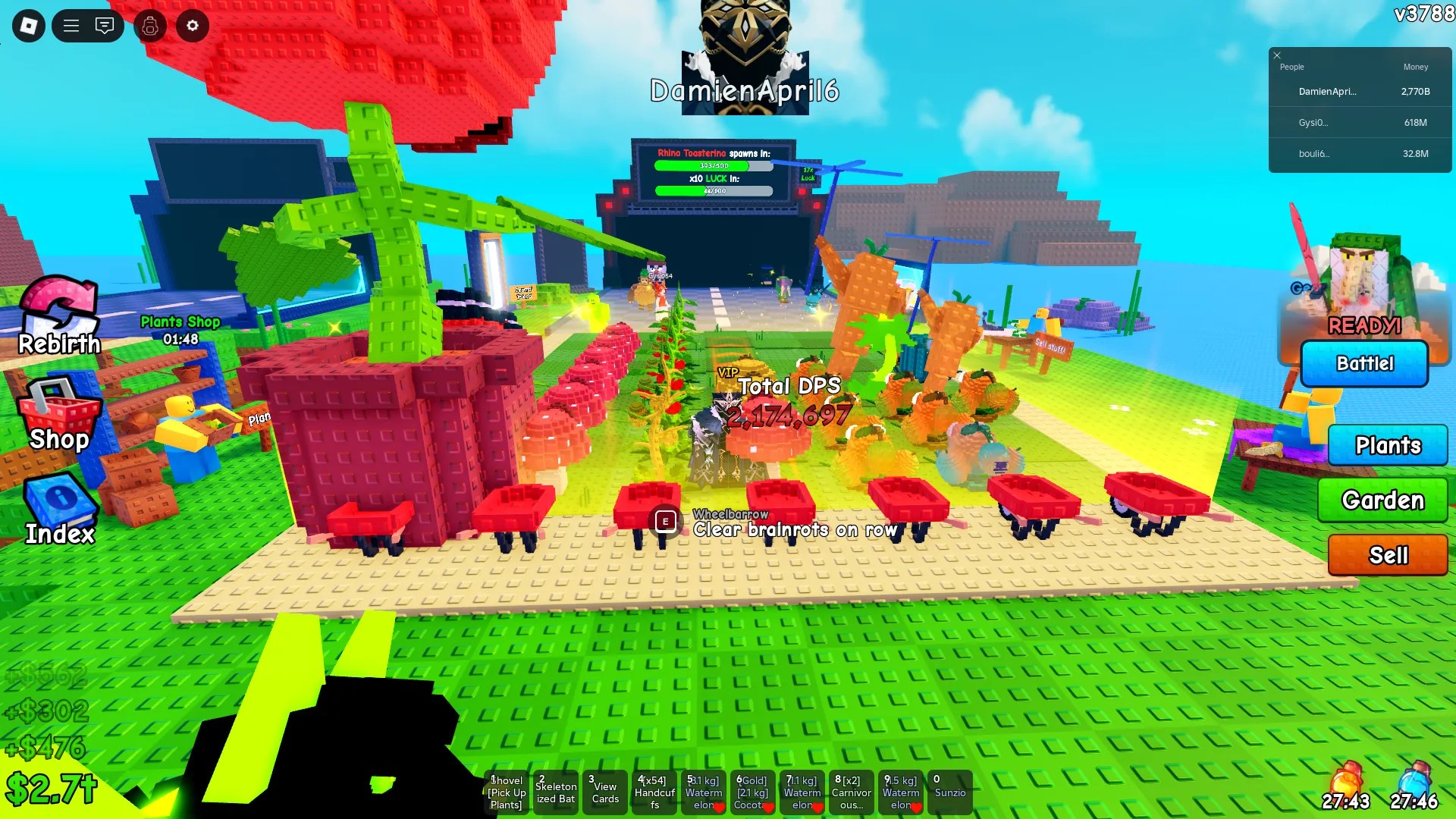Open the chat bubble panel

pos(105,26)
